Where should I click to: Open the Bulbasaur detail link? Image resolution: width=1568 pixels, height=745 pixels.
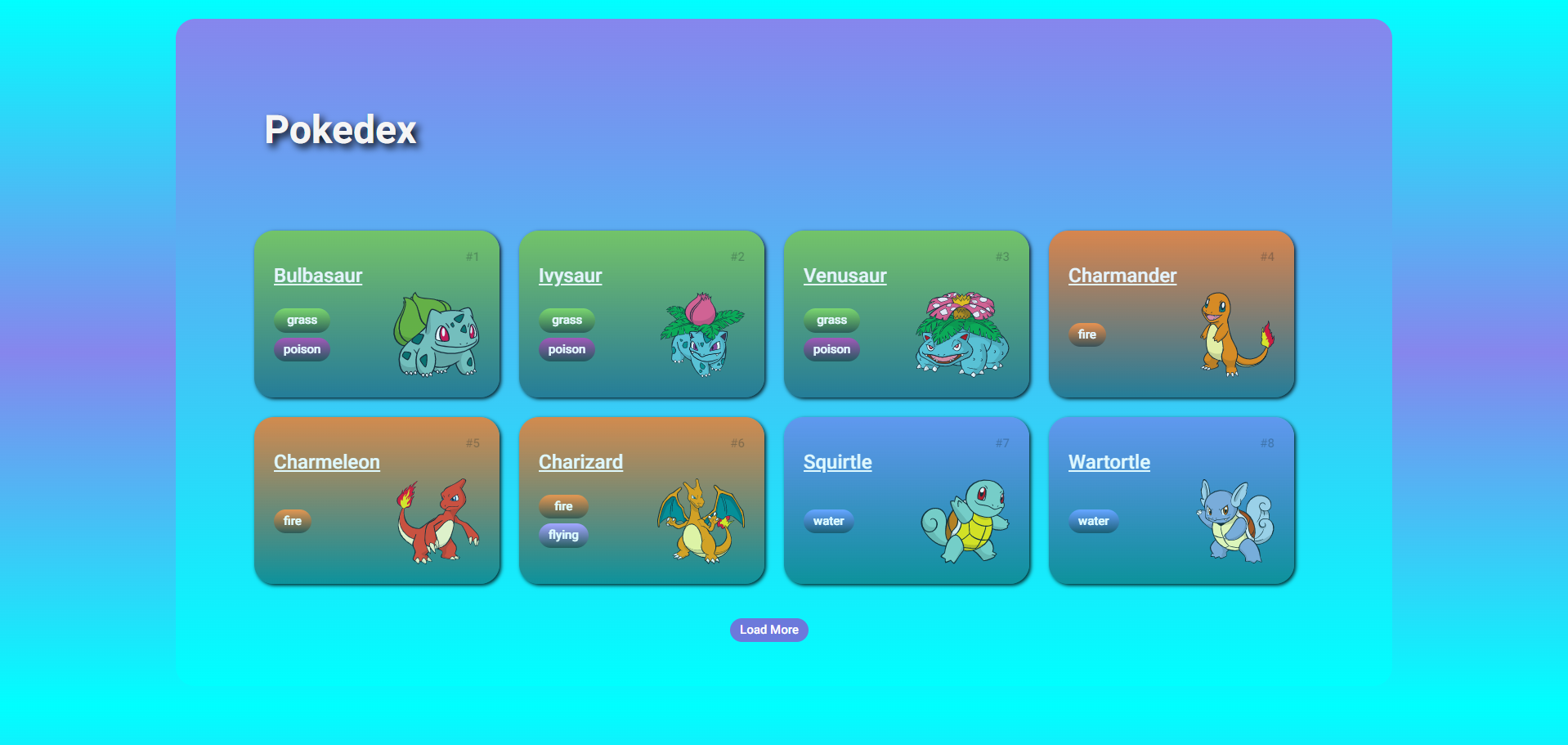tap(317, 276)
